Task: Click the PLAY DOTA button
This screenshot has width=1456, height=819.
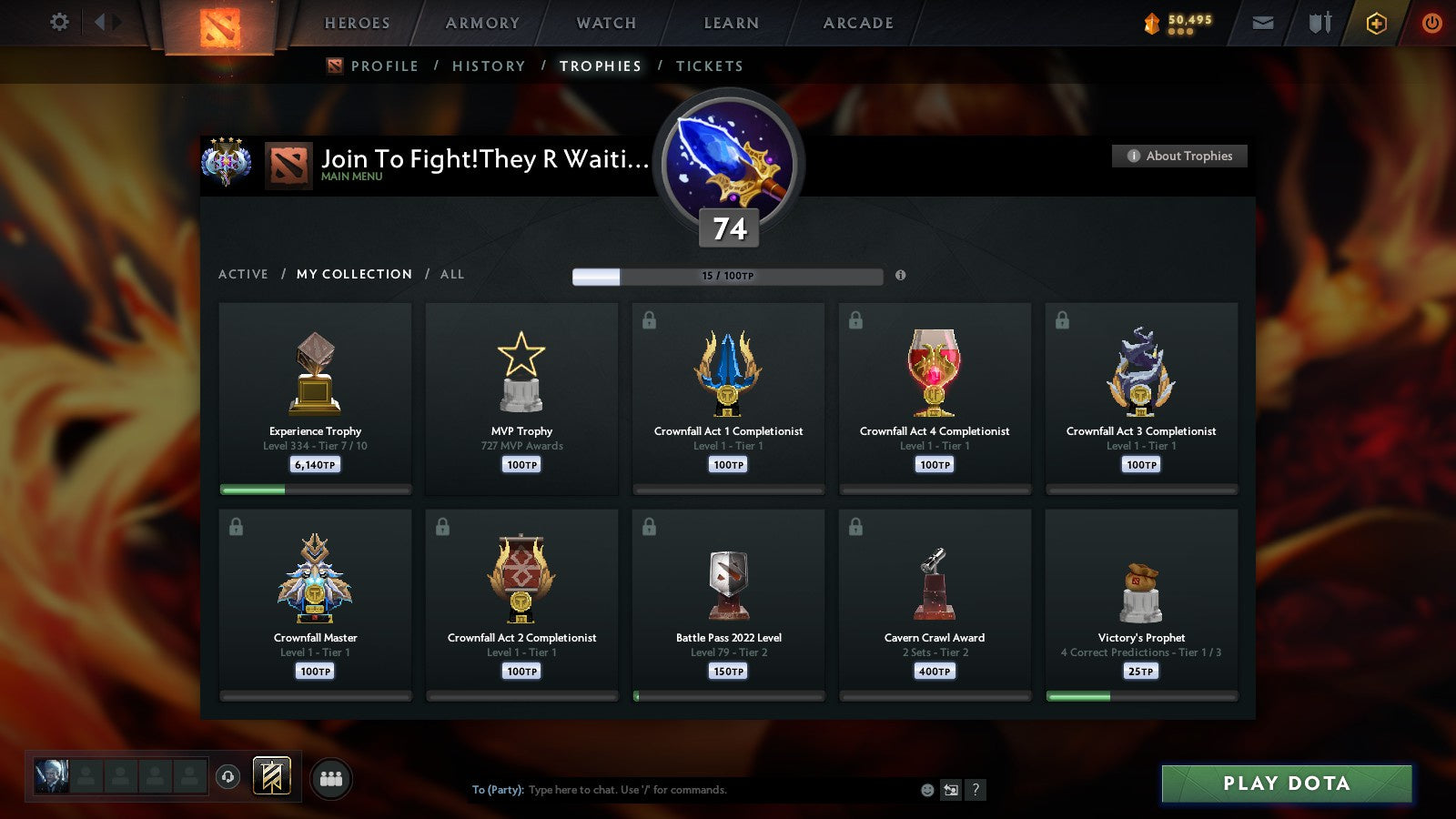Action: coord(1285,783)
